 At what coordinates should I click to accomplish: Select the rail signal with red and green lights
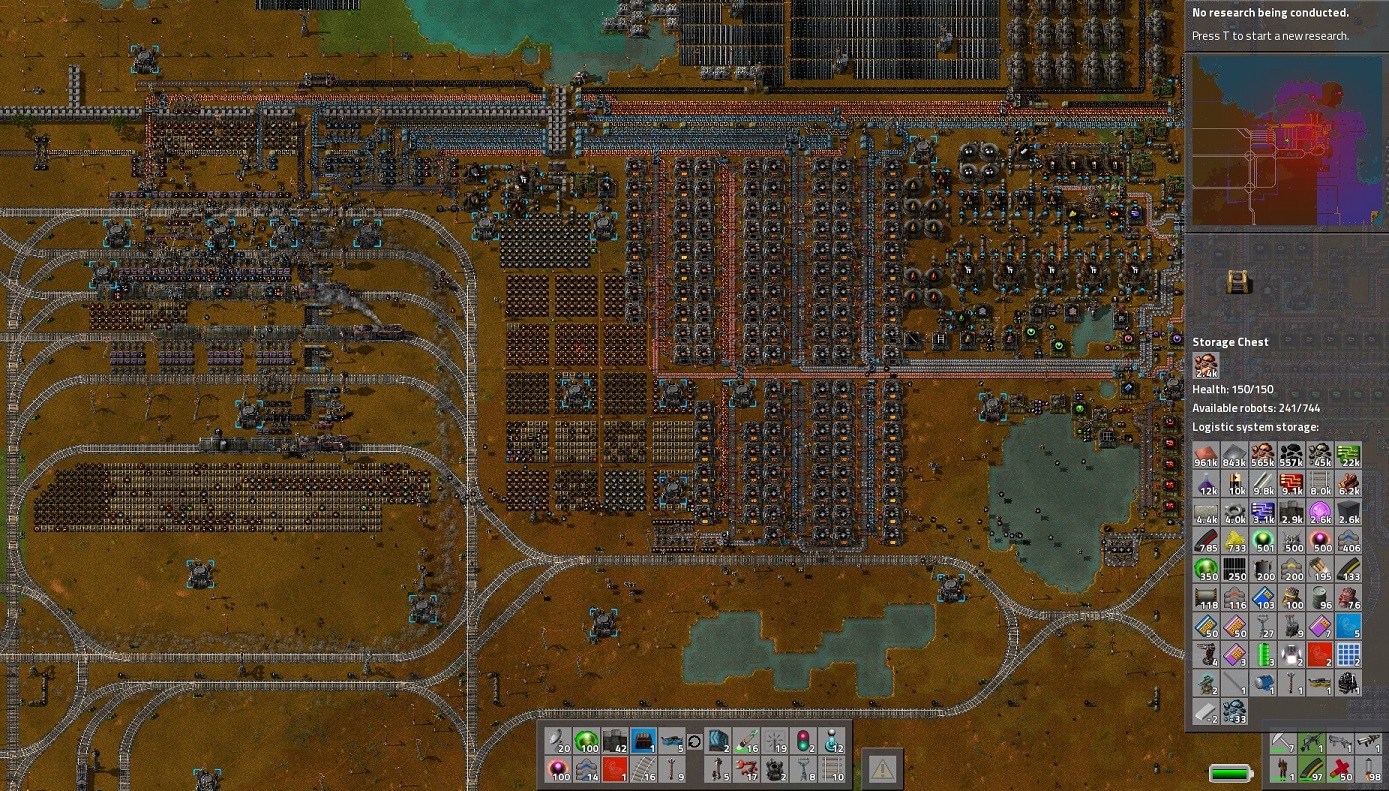click(804, 741)
